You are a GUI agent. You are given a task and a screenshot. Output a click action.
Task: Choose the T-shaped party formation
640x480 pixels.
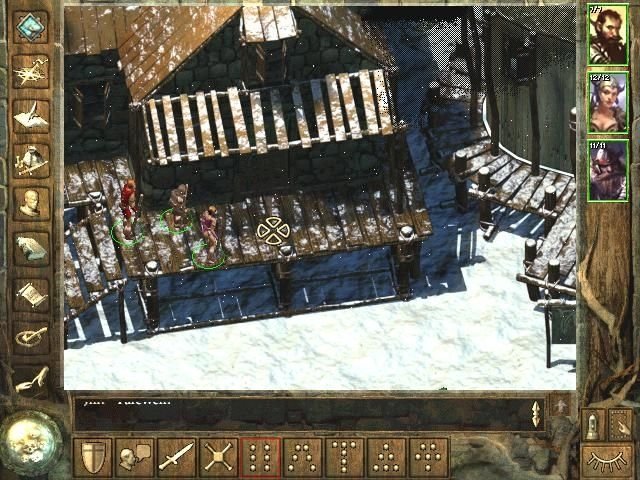pyautogui.click(x=343, y=458)
